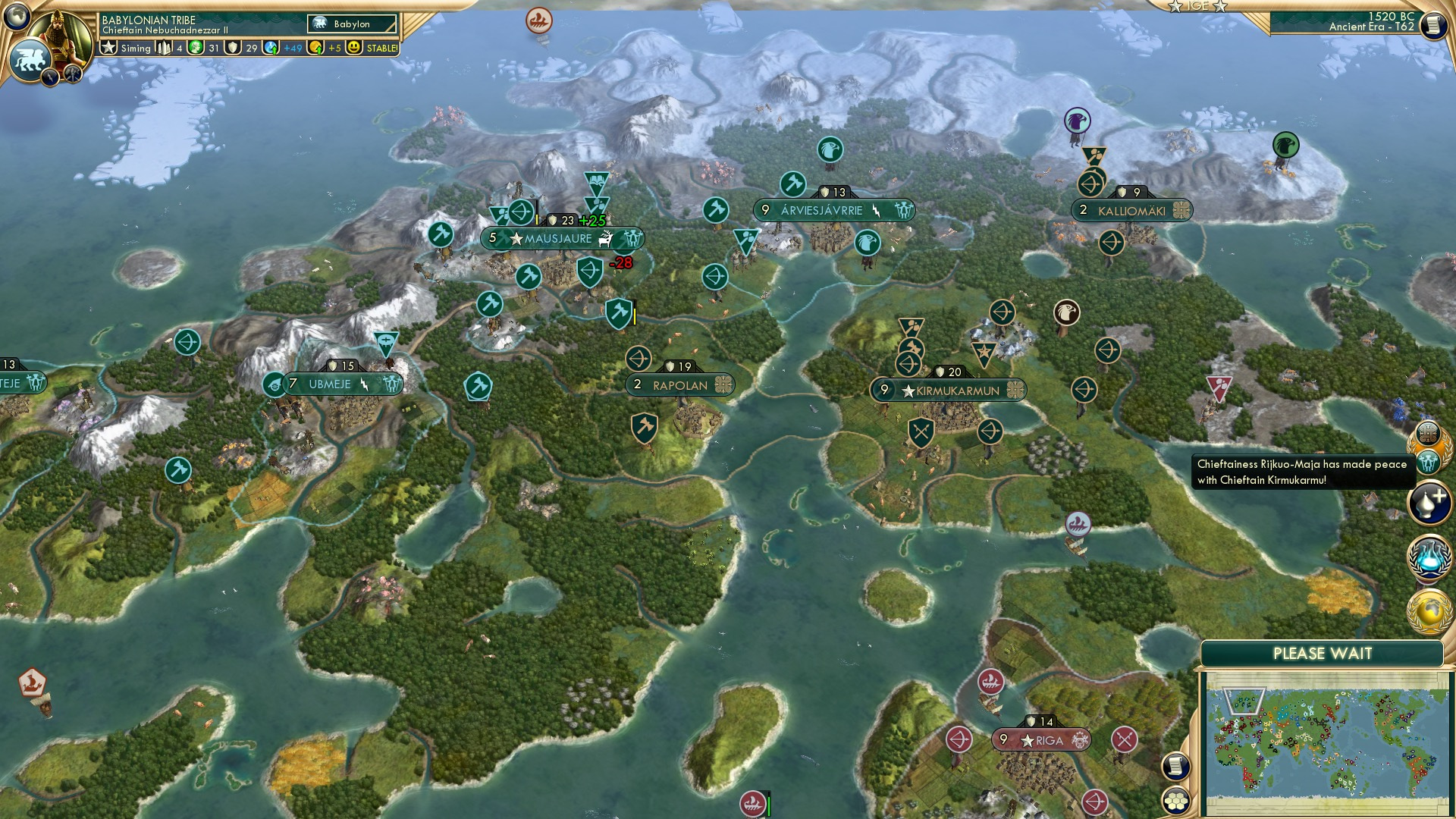Click the IGE label at top center
The width and height of the screenshot is (1456, 819).
(1197, 7)
